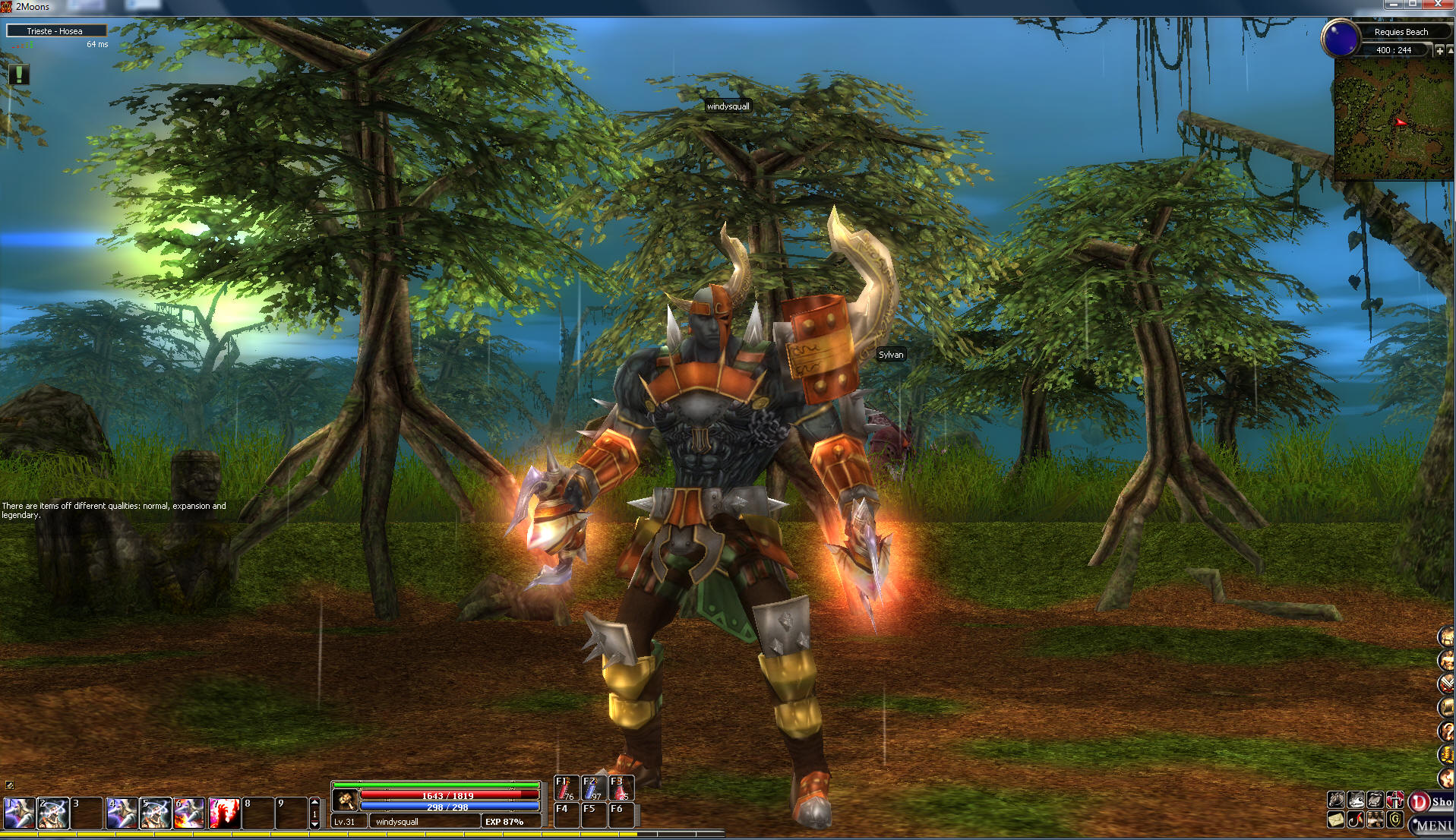
Task: Open the guild shield G icon
Action: 1395,819
